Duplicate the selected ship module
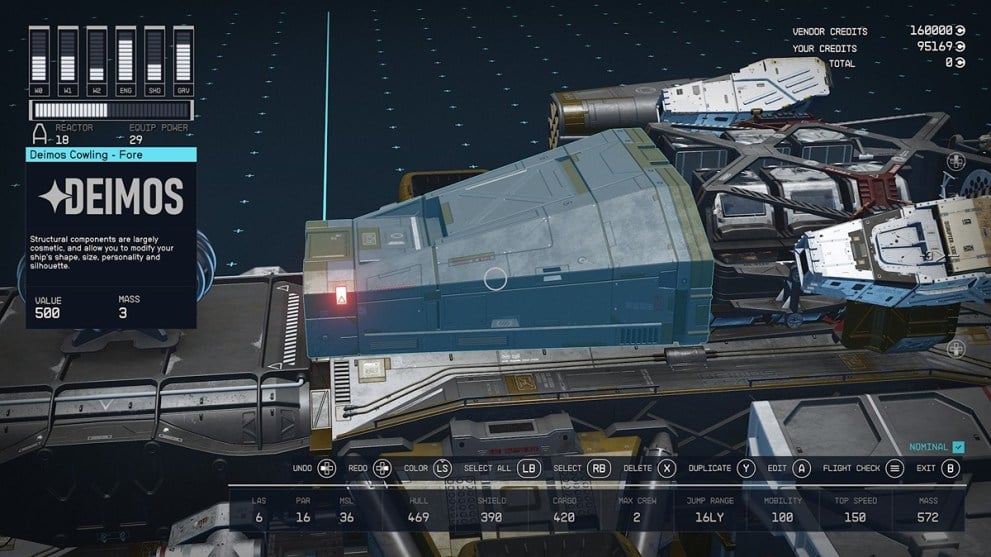Viewport: 991px width, 557px height. (746, 468)
